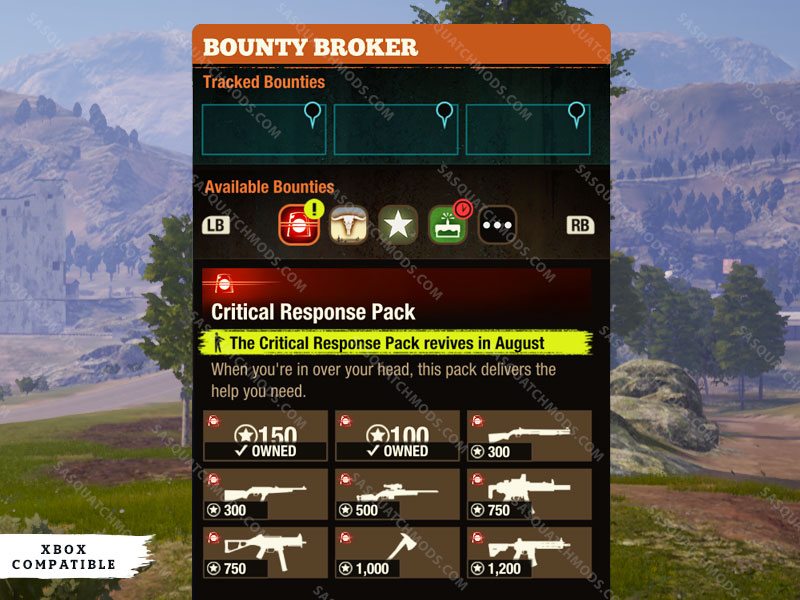Choose the longhorn skull bounty pack
The width and height of the screenshot is (800, 600).
pos(349,225)
